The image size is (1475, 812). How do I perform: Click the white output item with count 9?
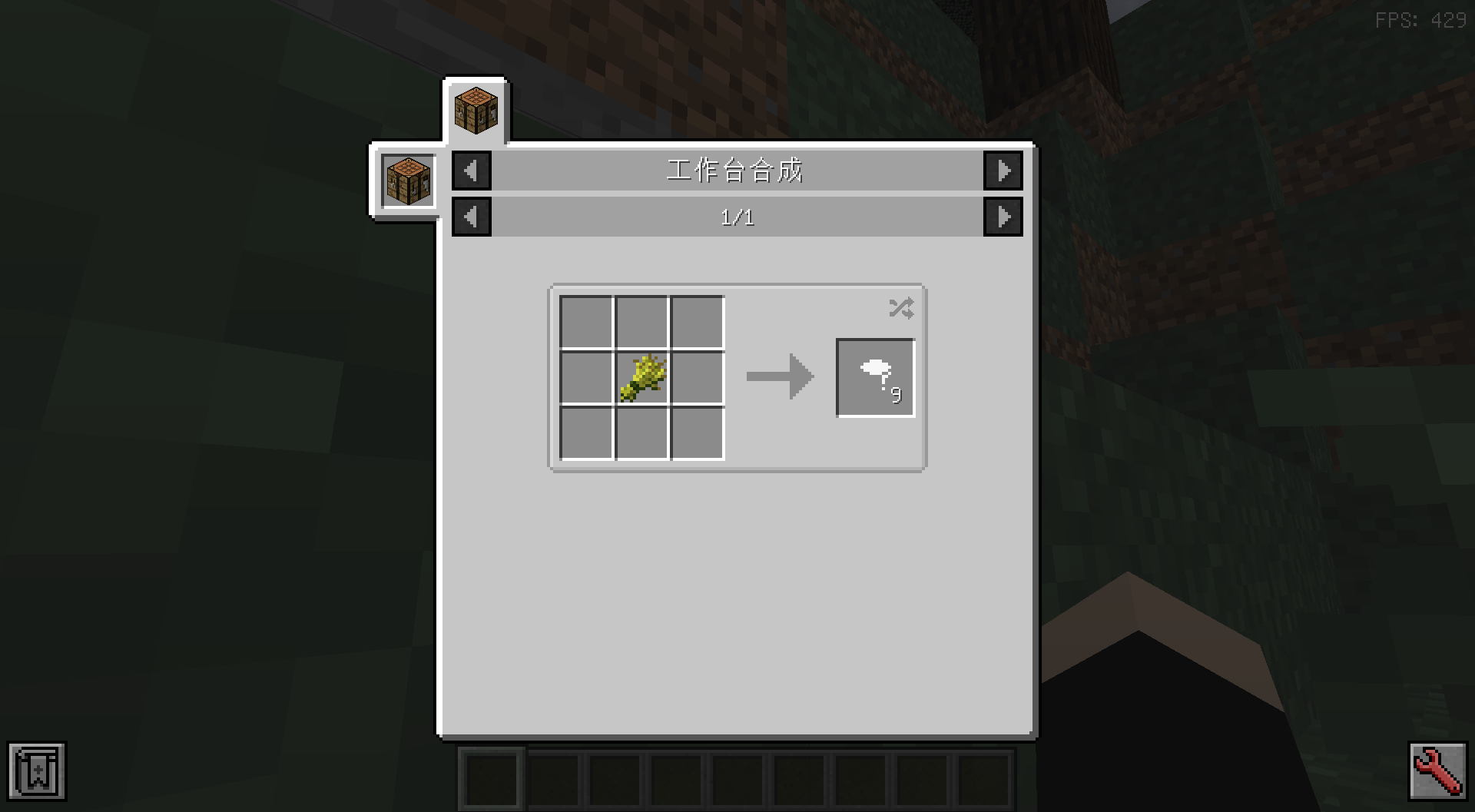click(x=875, y=378)
